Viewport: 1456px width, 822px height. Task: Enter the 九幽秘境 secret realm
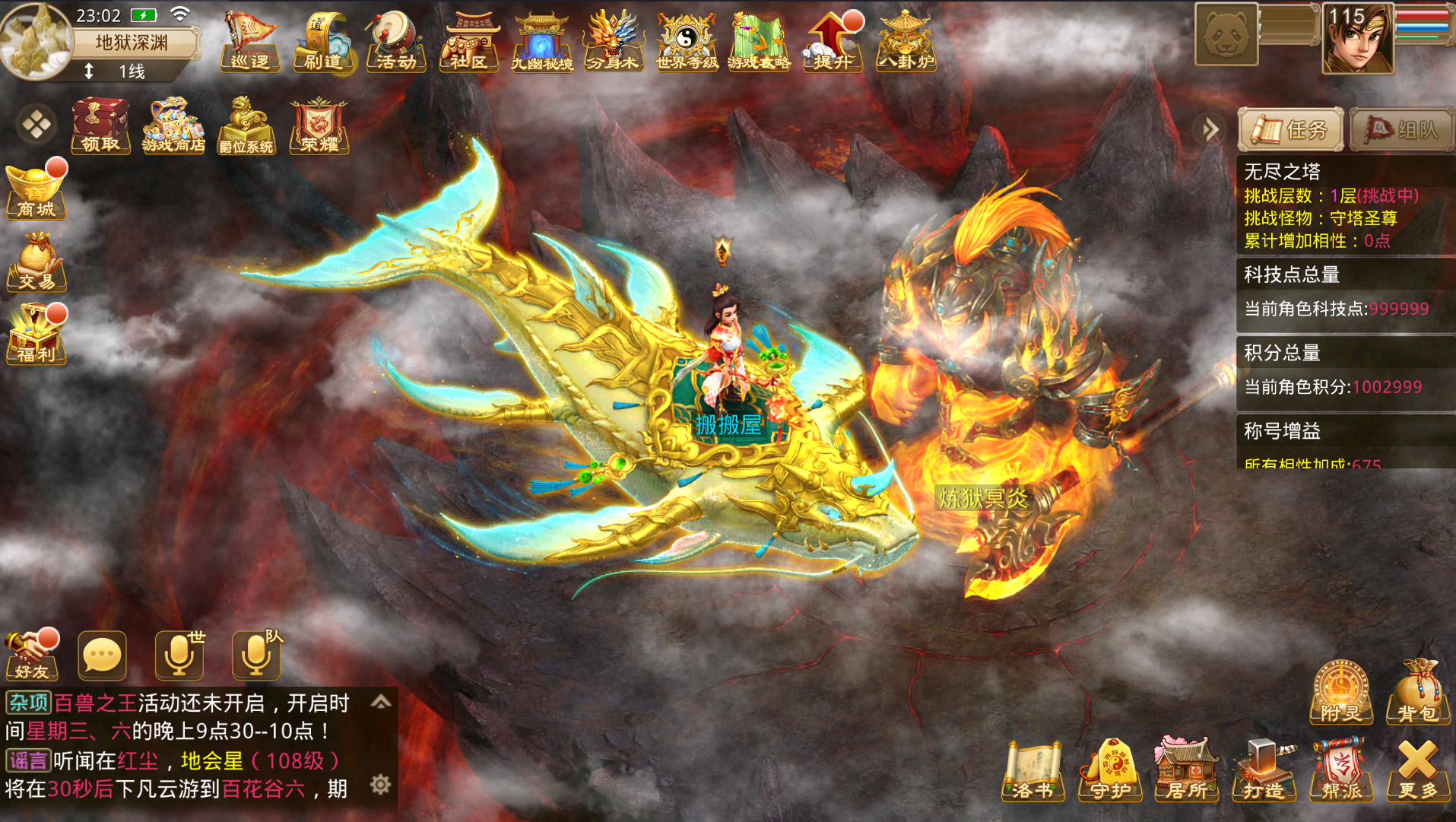coord(541,42)
